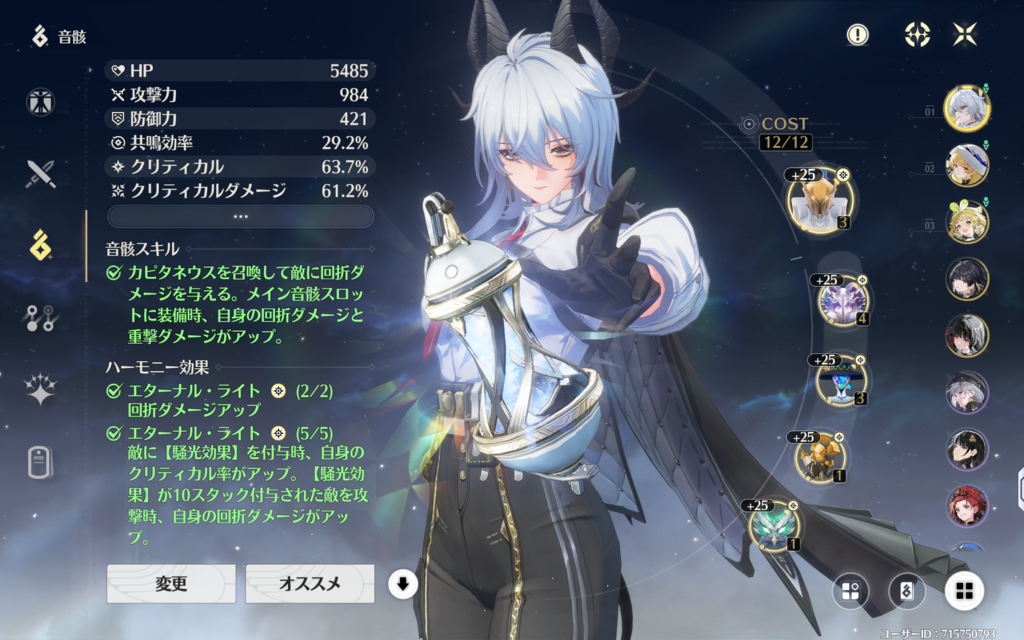
Task: Select the connected-nodes skill tree tab
Action: pos(41,318)
